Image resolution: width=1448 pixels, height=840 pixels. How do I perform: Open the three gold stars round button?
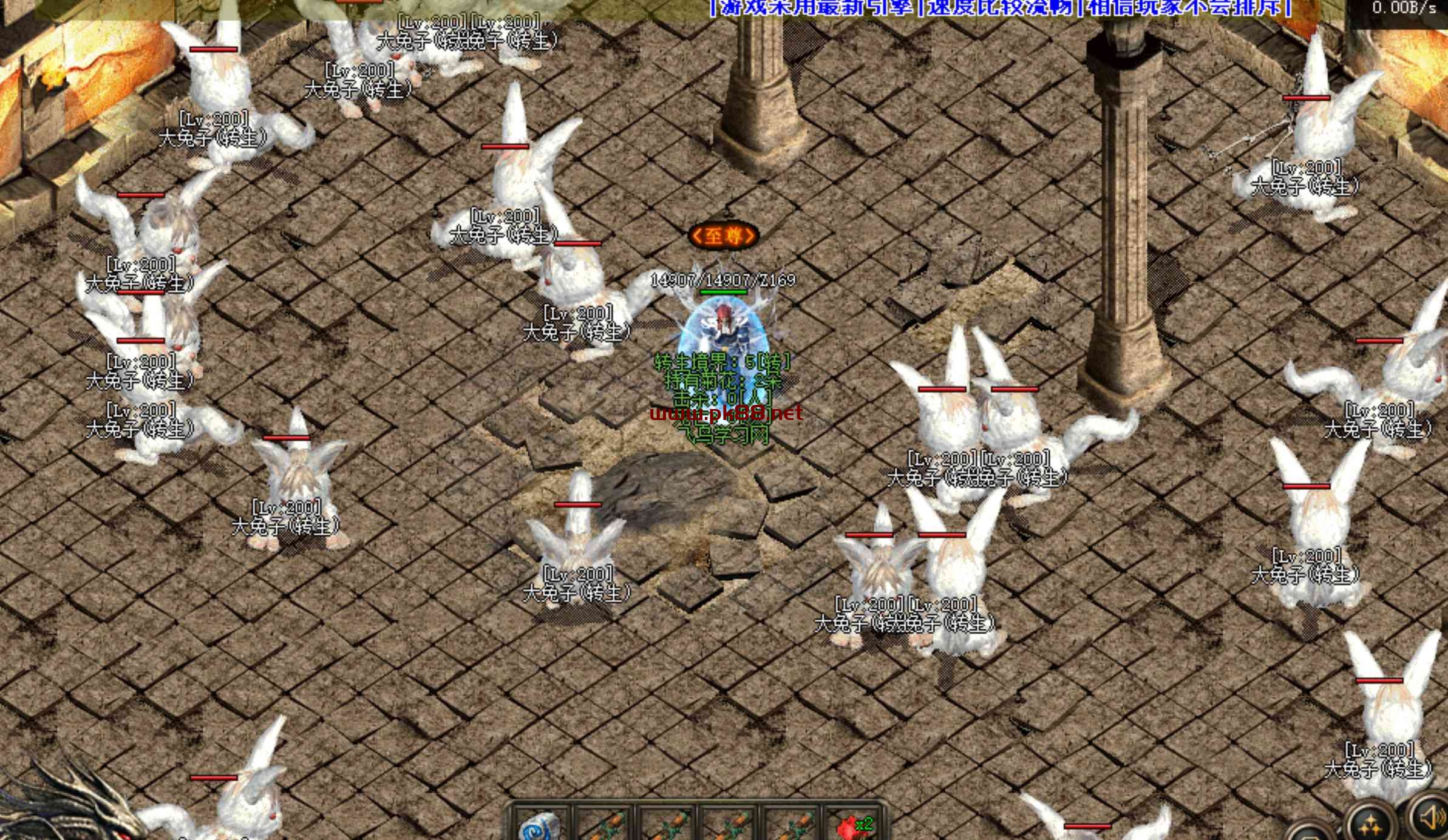(1370, 824)
